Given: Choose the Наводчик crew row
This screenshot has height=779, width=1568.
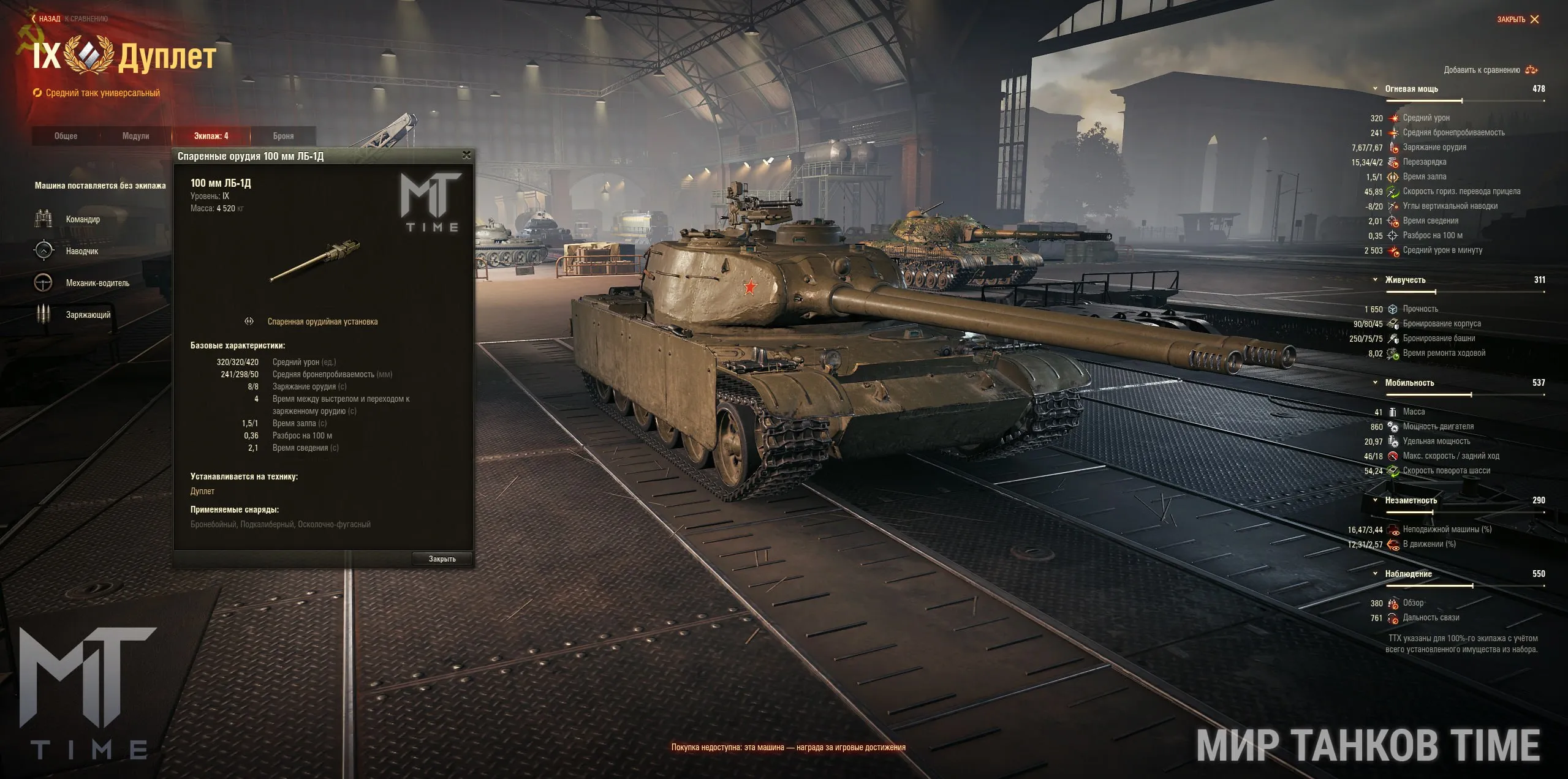Looking at the screenshot, I should (x=82, y=251).
